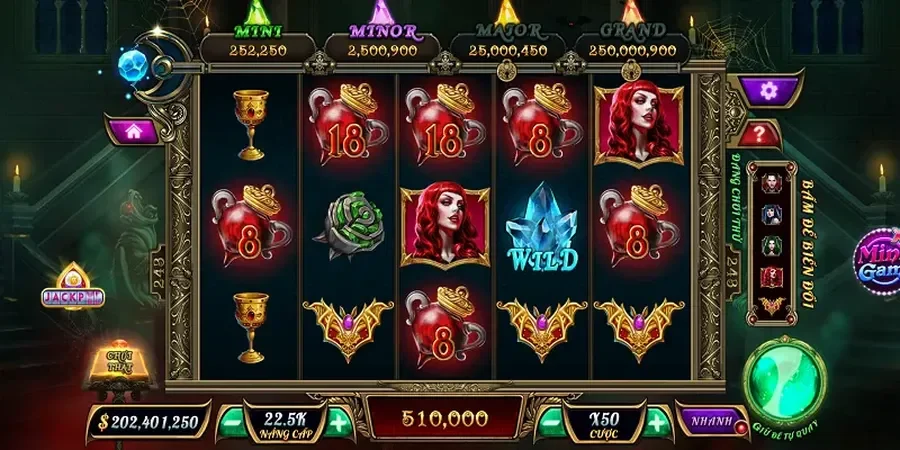Open the red question mark help

(762, 133)
